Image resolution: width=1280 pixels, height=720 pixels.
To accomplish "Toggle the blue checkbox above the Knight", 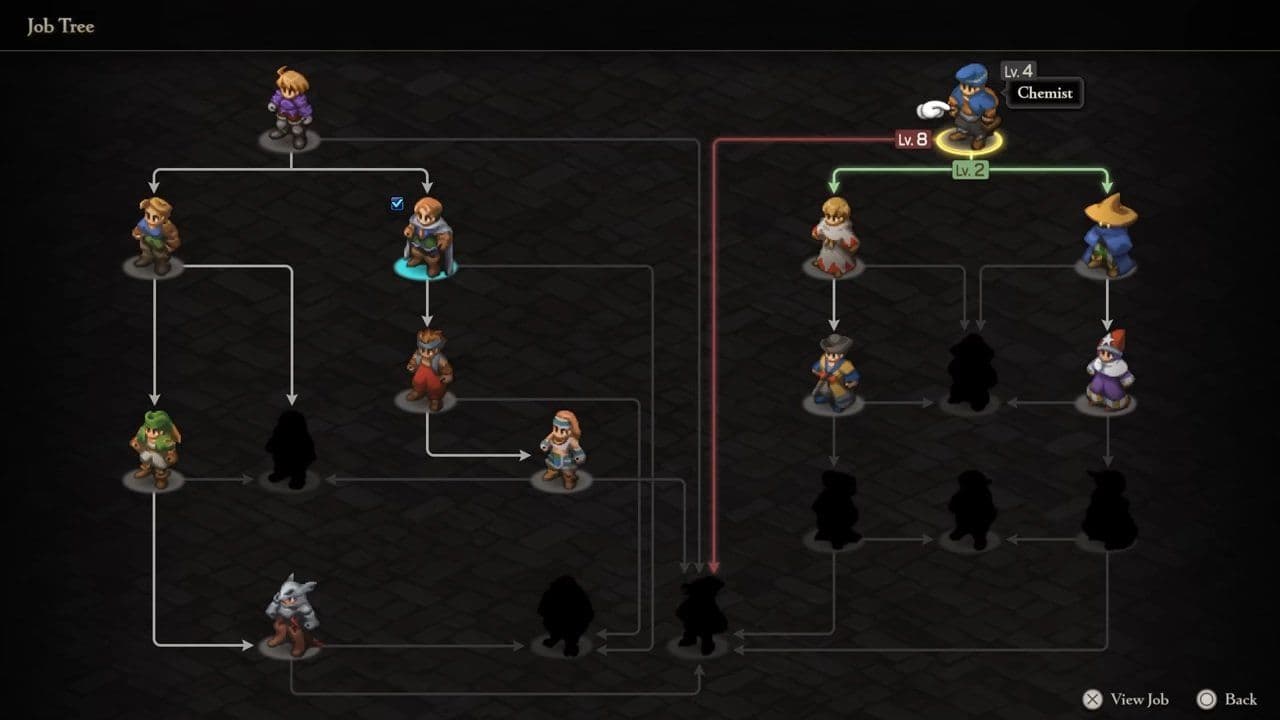I will point(397,203).
